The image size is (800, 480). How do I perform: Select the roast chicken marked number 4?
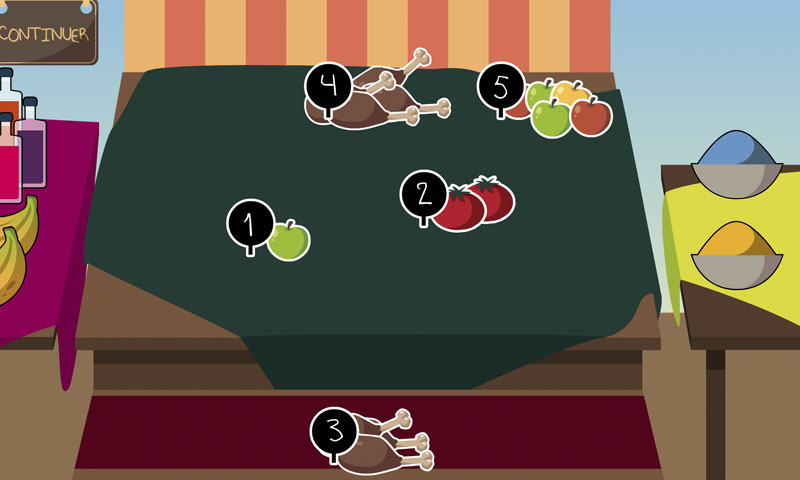pyautogui.click(x=382, y=100)
